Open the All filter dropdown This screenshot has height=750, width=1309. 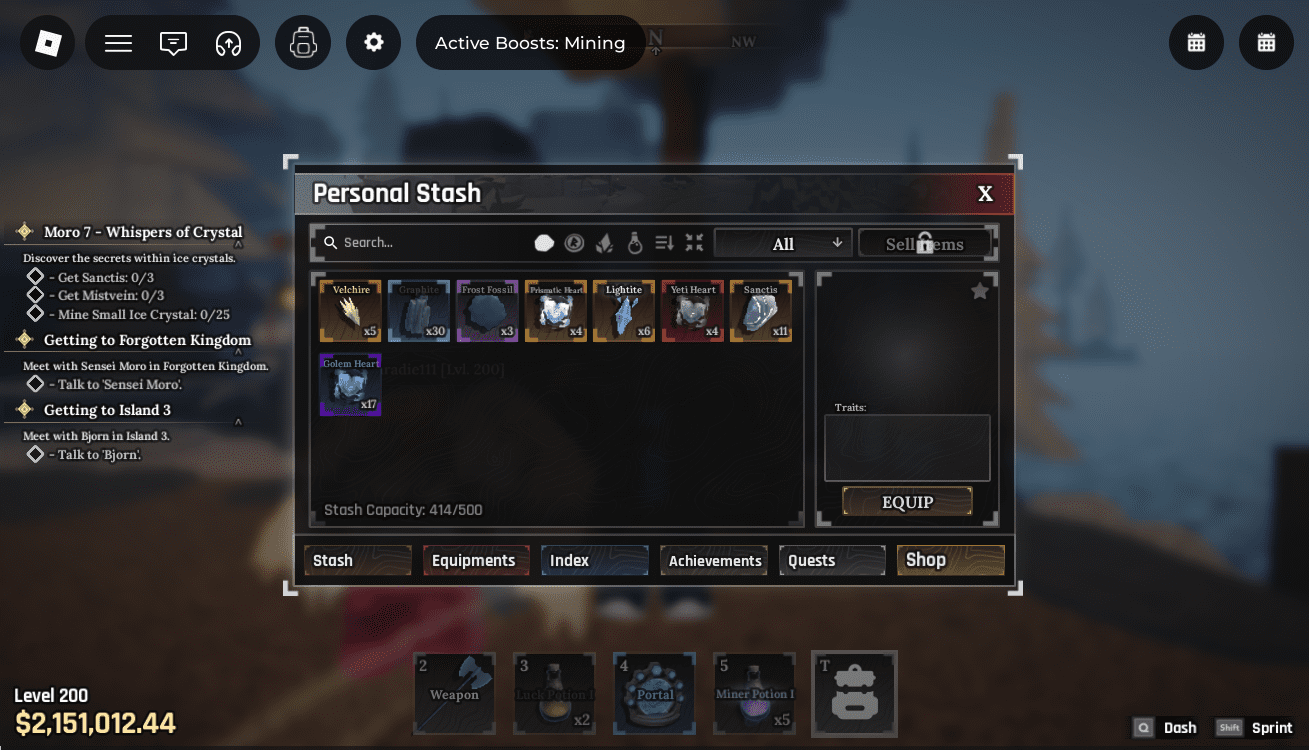point(783,243)
